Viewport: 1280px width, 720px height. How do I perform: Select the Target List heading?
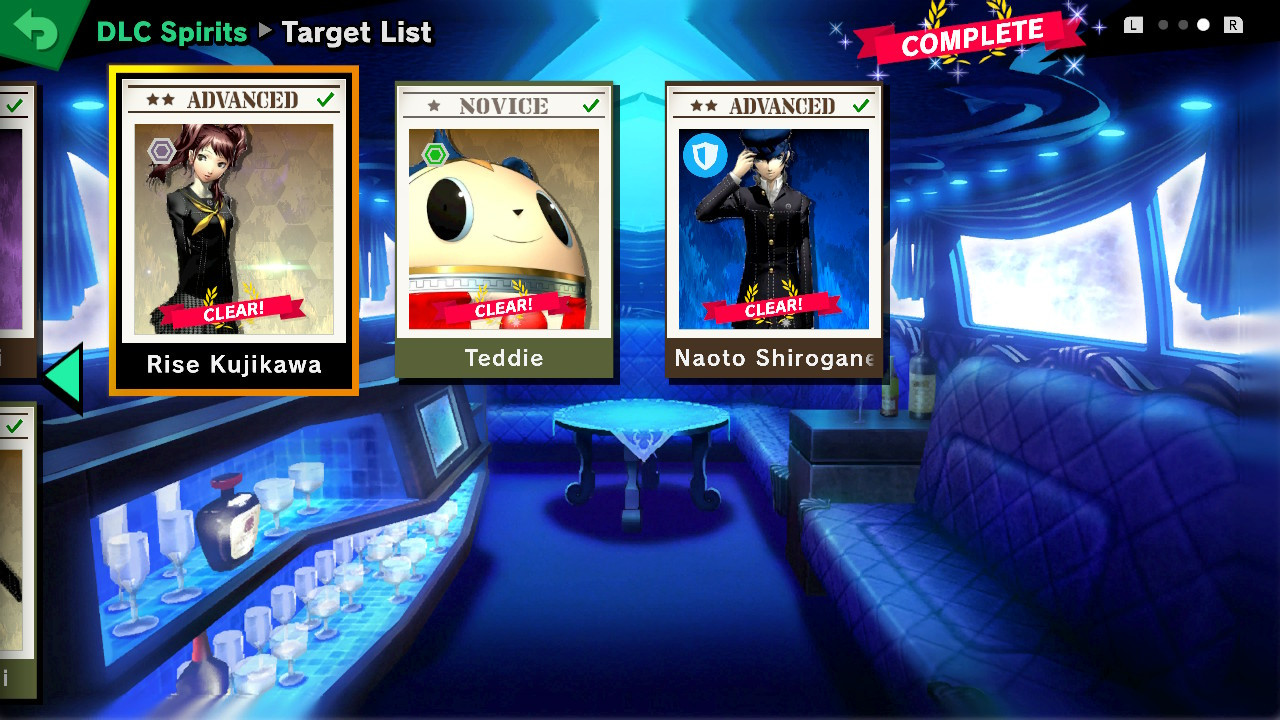click(x=356, y=33)
